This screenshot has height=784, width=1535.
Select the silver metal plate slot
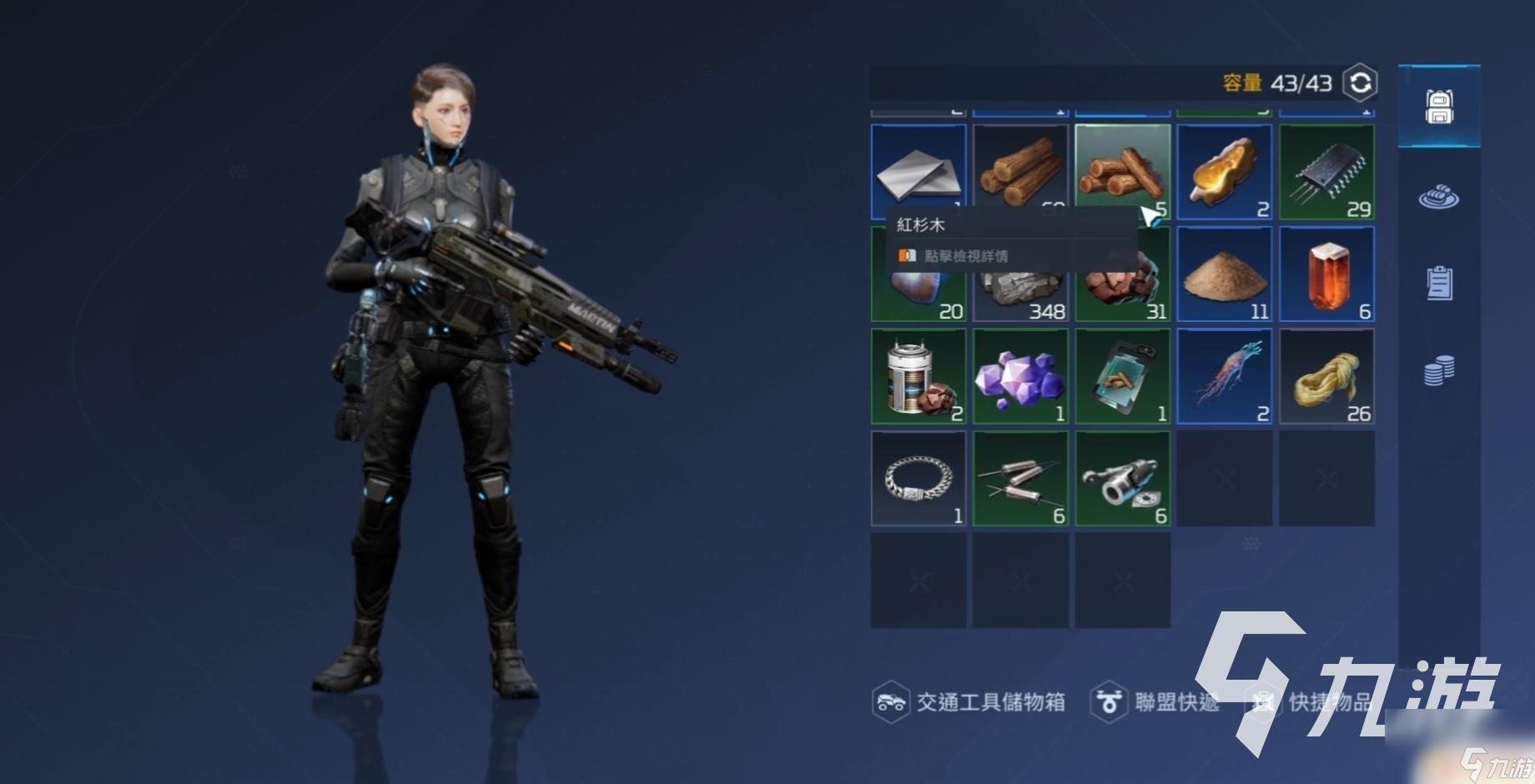(918, 171)
